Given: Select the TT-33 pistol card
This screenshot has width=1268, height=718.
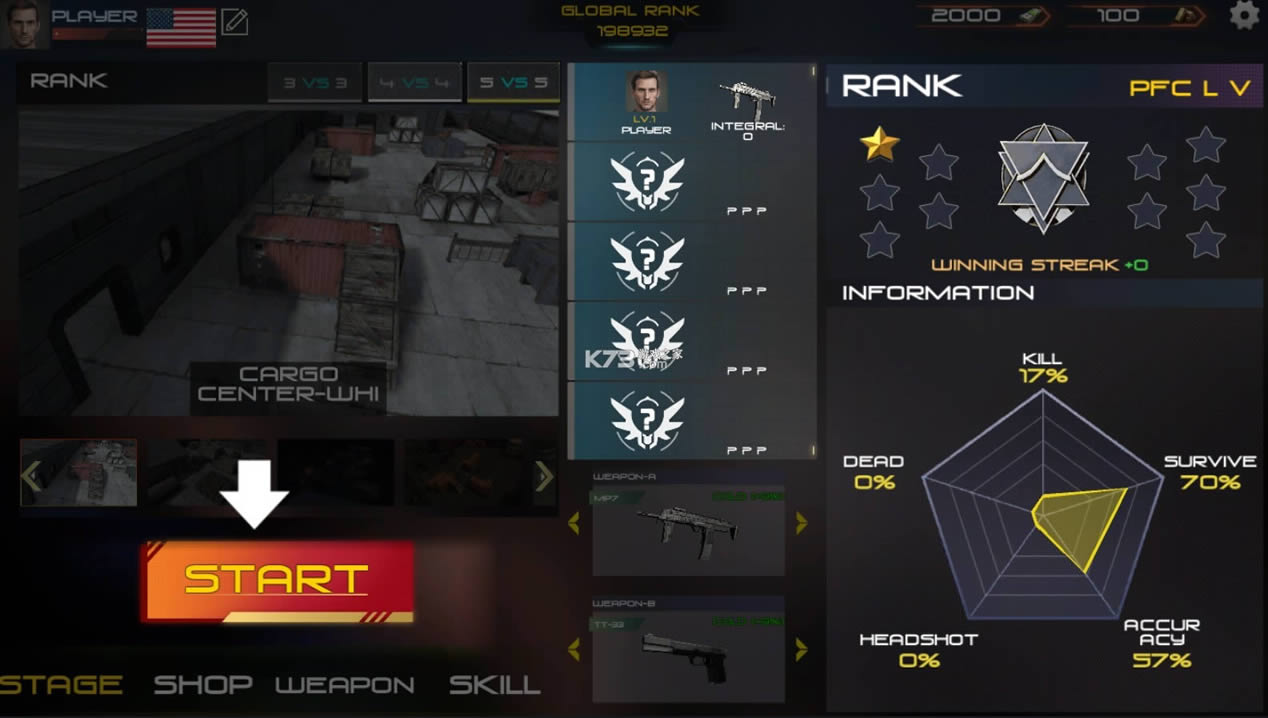Looking at the screenshot, I should pos(688,656).
